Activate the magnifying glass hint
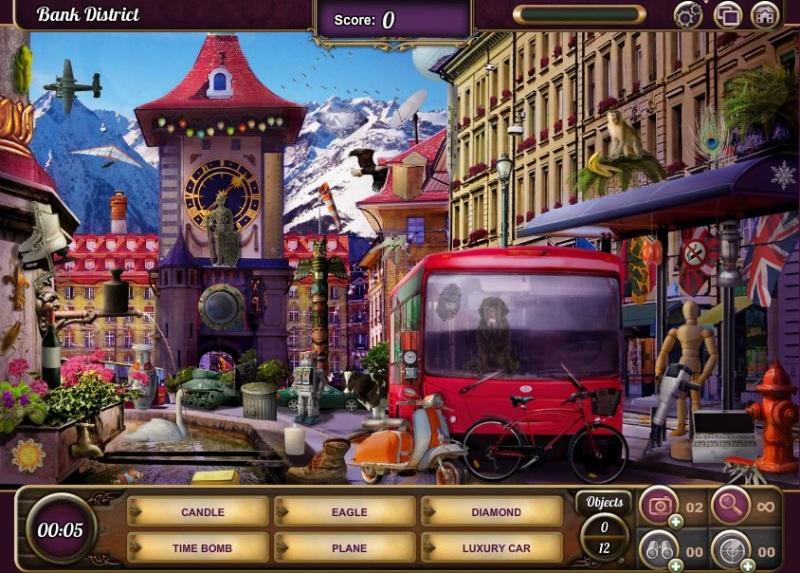800x573 pixels. coord(731,504)
